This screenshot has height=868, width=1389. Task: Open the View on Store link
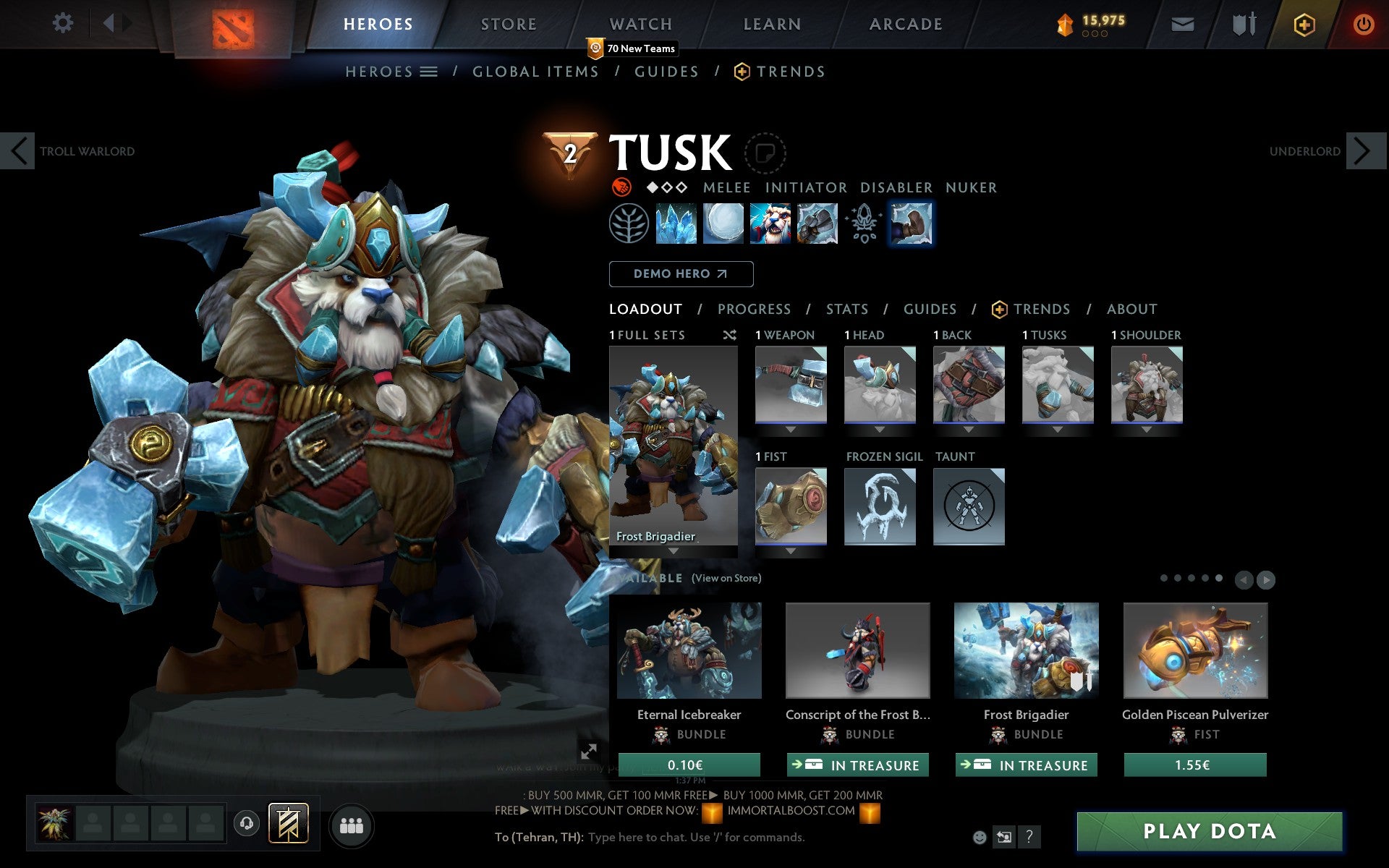726,578
